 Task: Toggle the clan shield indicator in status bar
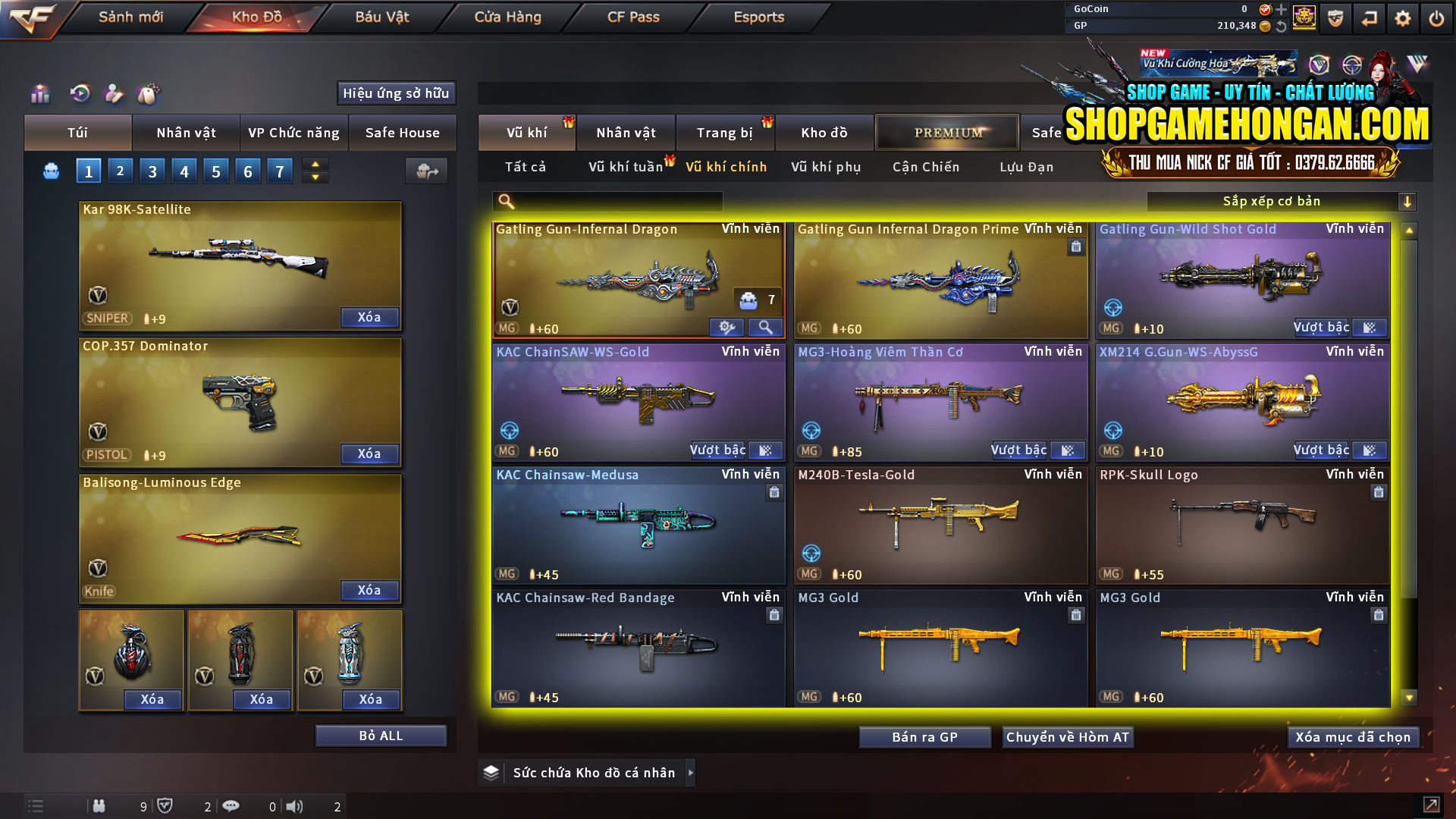pyautogui.click(x=167, y=806)
